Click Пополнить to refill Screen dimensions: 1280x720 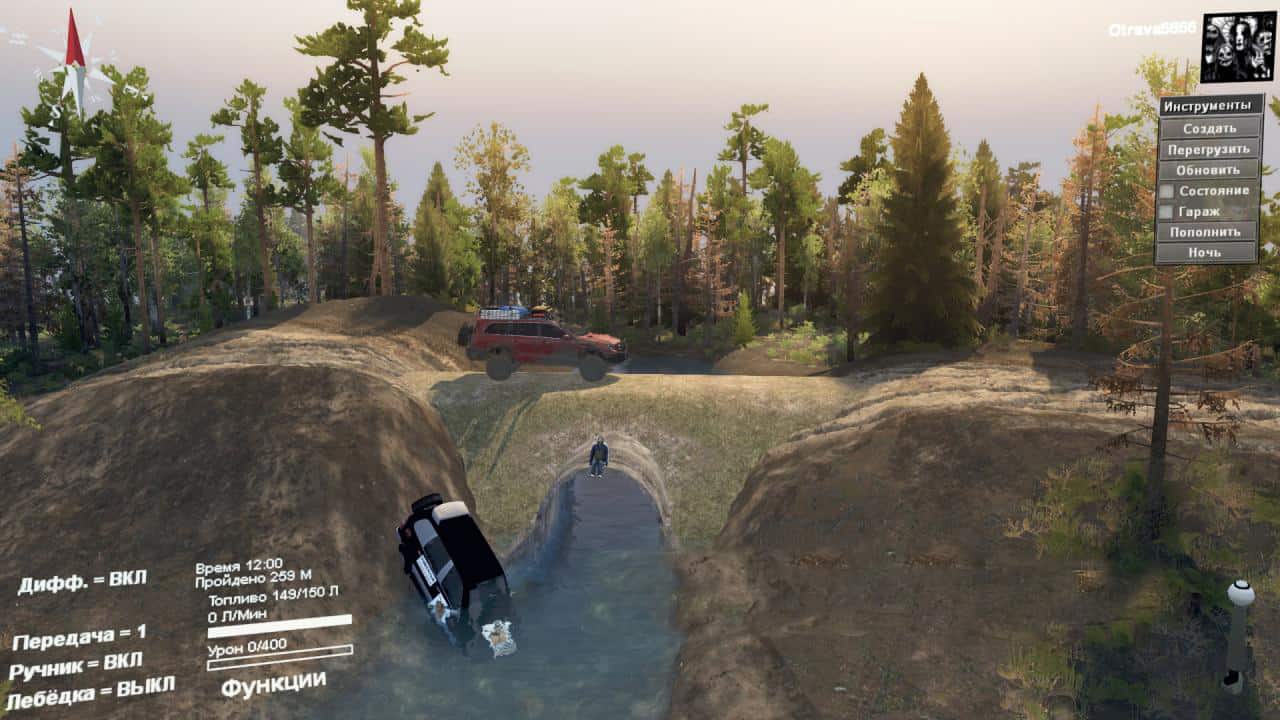click(1209, 232)
